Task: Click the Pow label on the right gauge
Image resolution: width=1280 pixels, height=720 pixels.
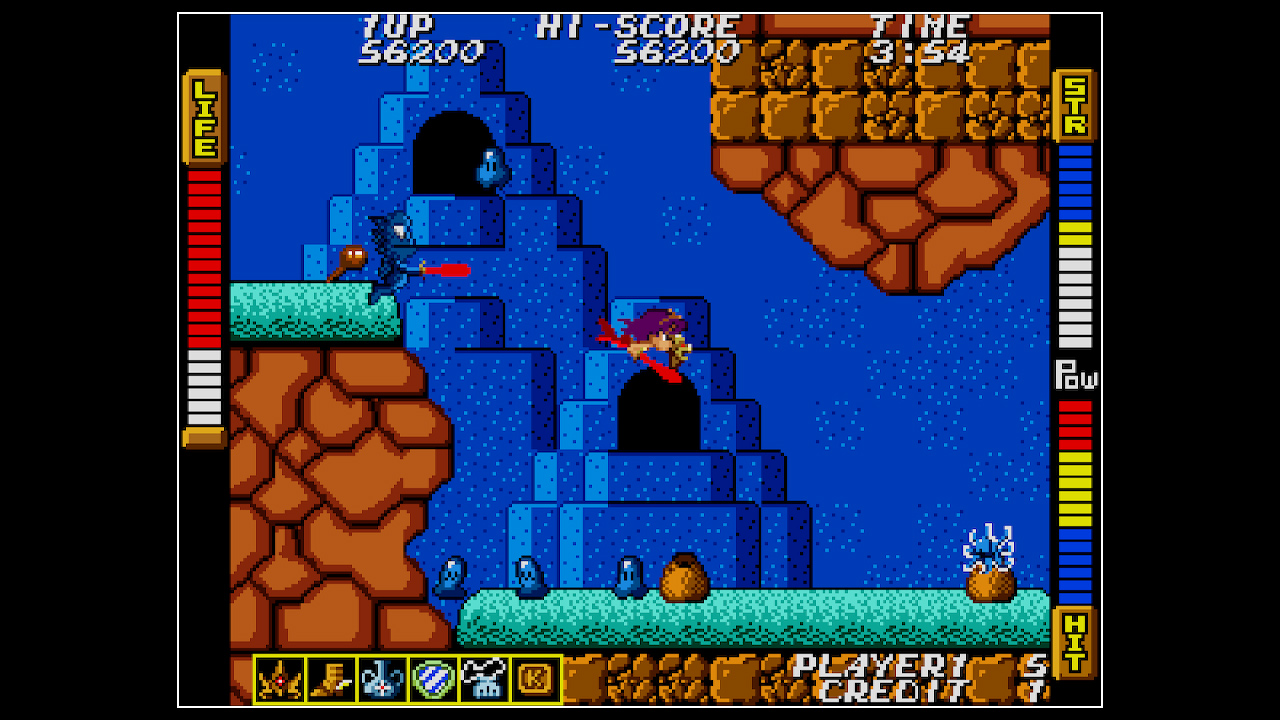Action: [x=1079, y=378]
